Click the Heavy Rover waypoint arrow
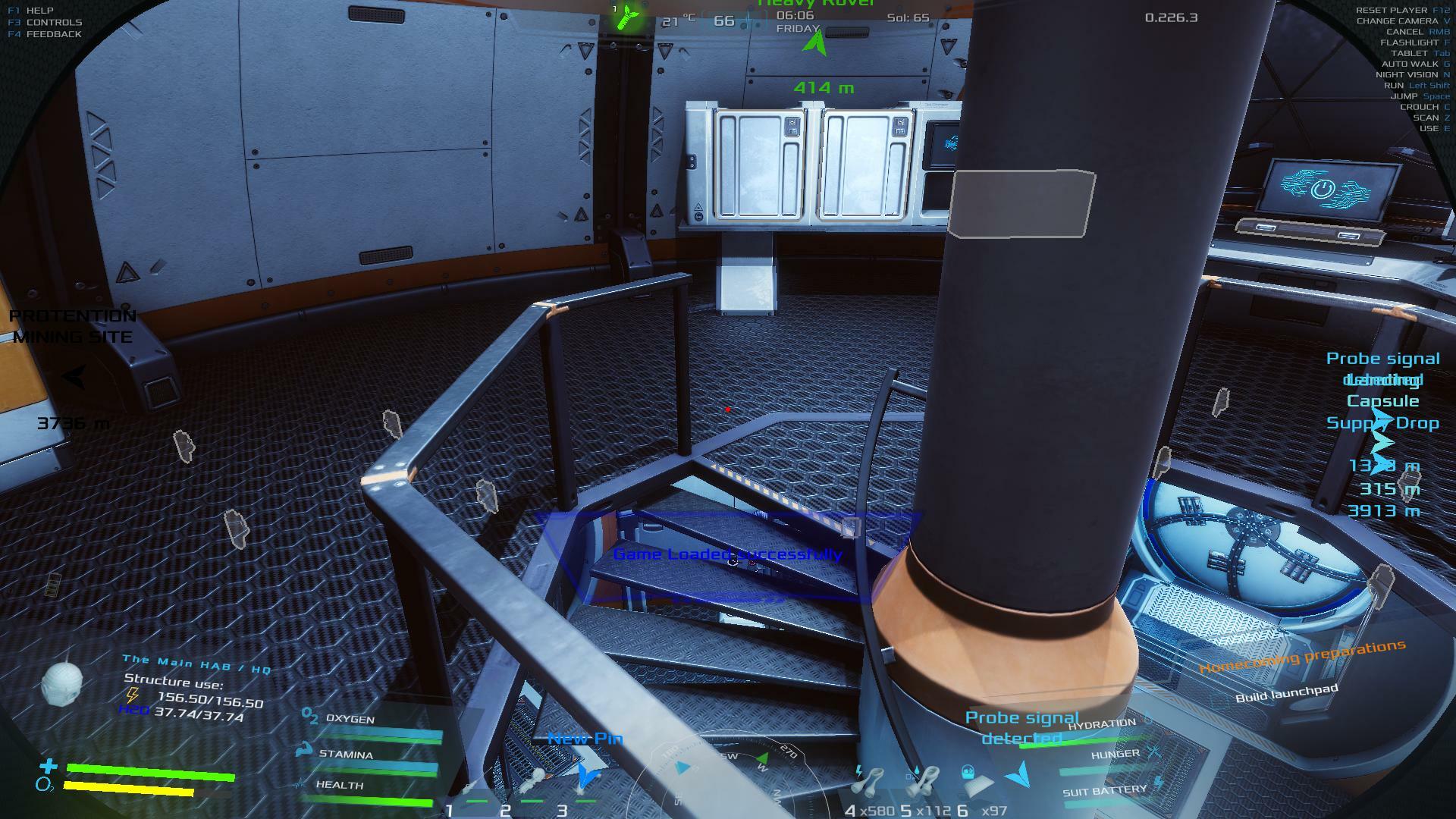The height and width of the screenshot is (819, 1456). [x=816, y=45]
